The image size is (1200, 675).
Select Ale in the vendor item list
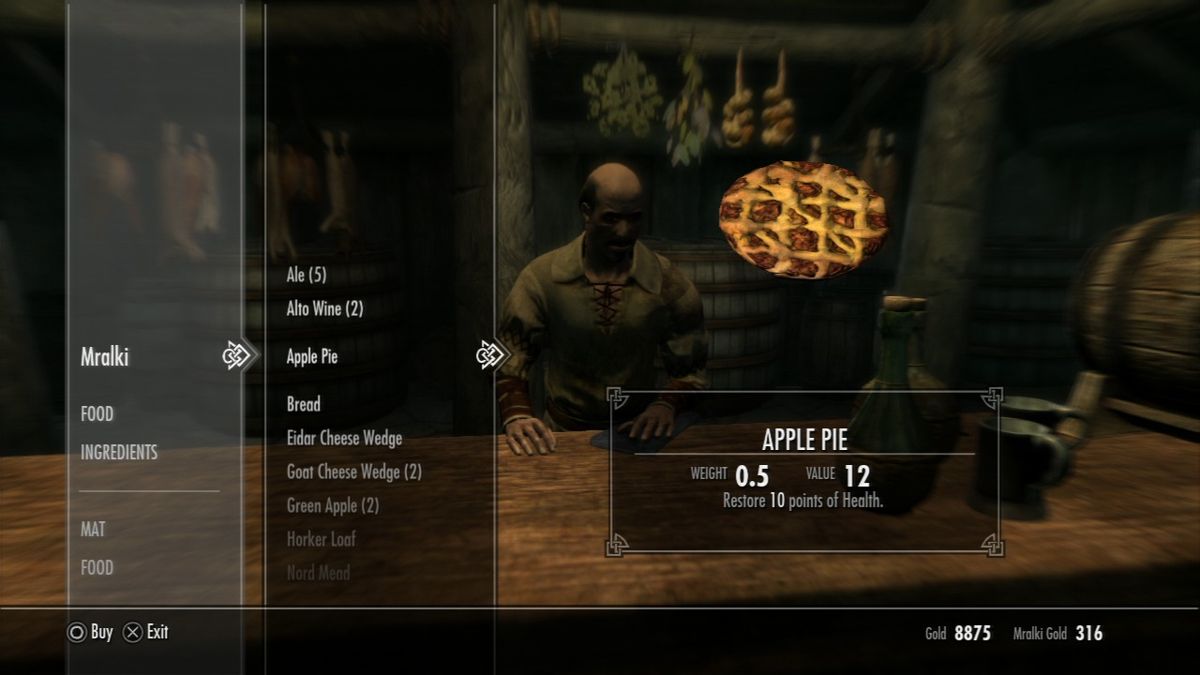(306, 275)
